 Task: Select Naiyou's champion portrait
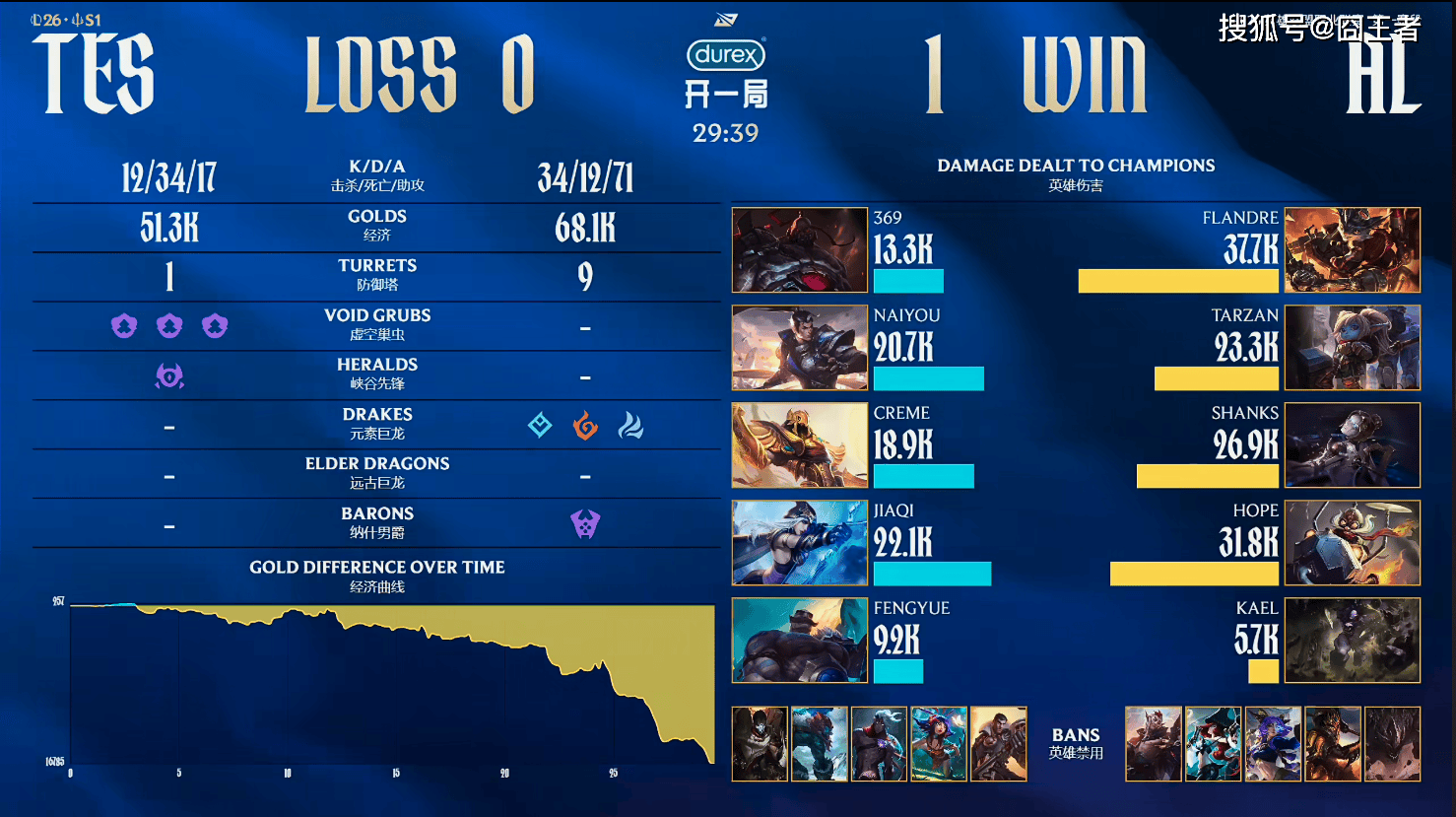pyautogui.click(x=799, y=347)
